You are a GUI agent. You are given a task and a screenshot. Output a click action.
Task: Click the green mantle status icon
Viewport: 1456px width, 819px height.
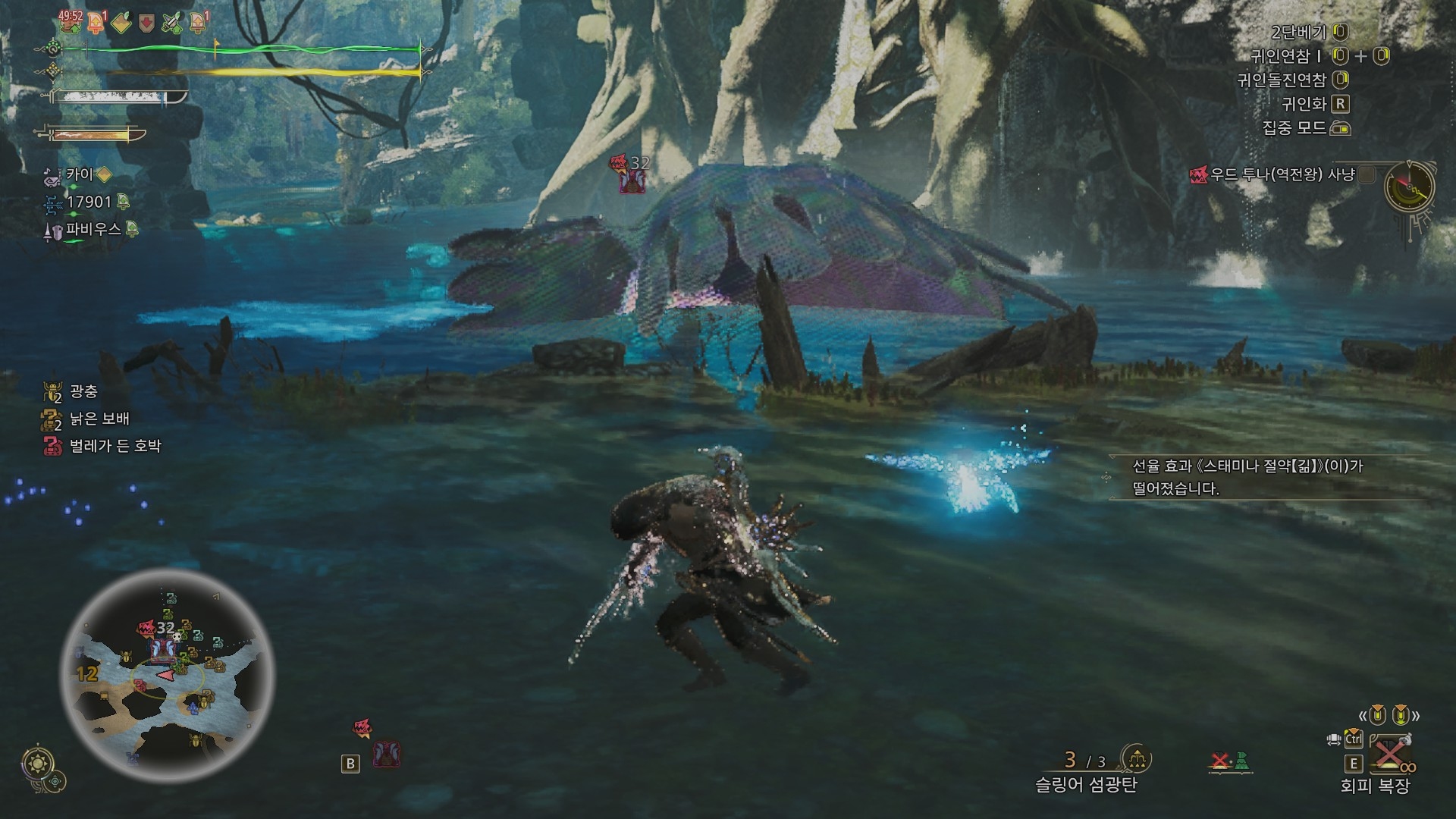1240,761
